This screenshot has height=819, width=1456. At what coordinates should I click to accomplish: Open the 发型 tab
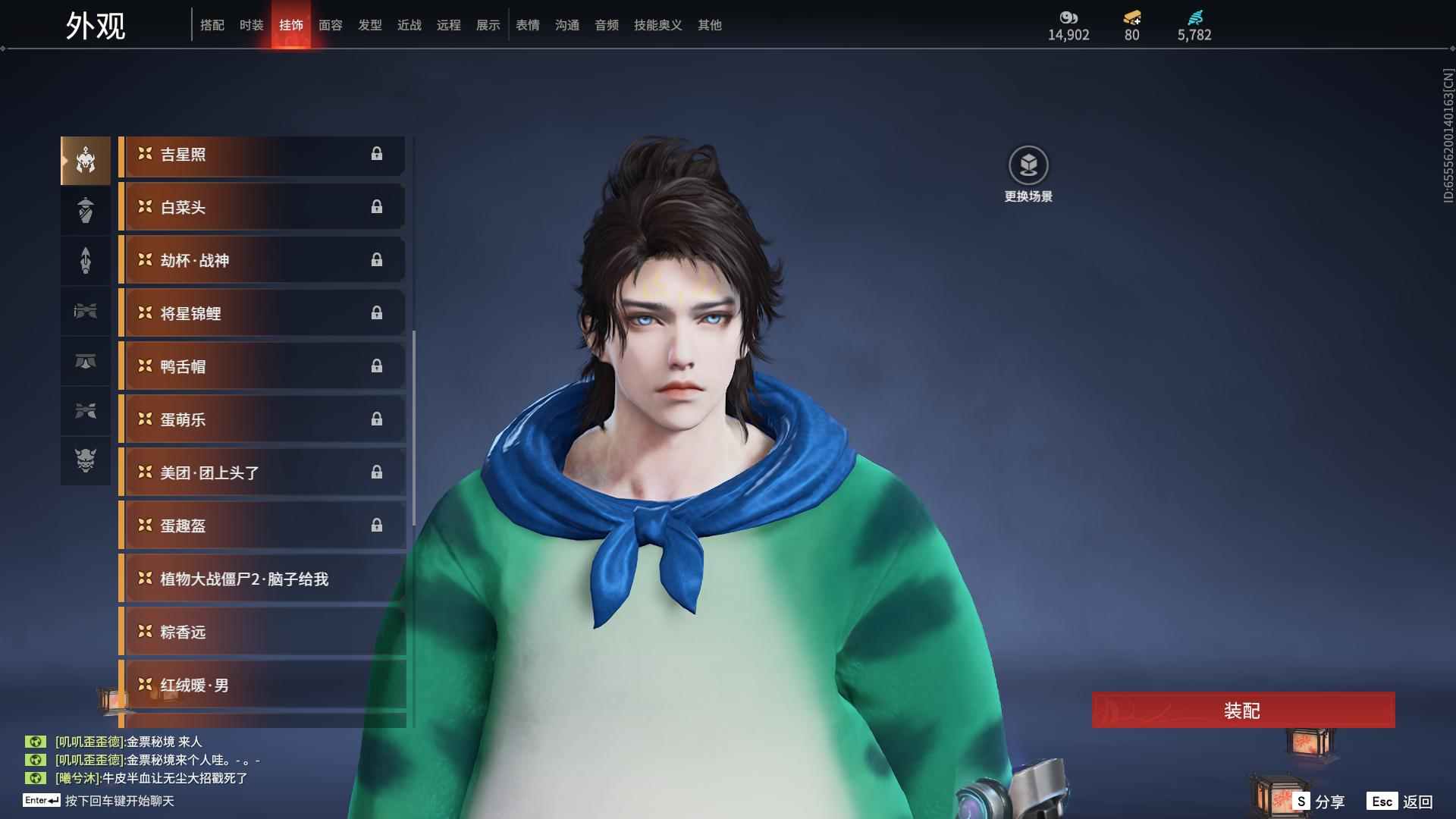(369, 25)
